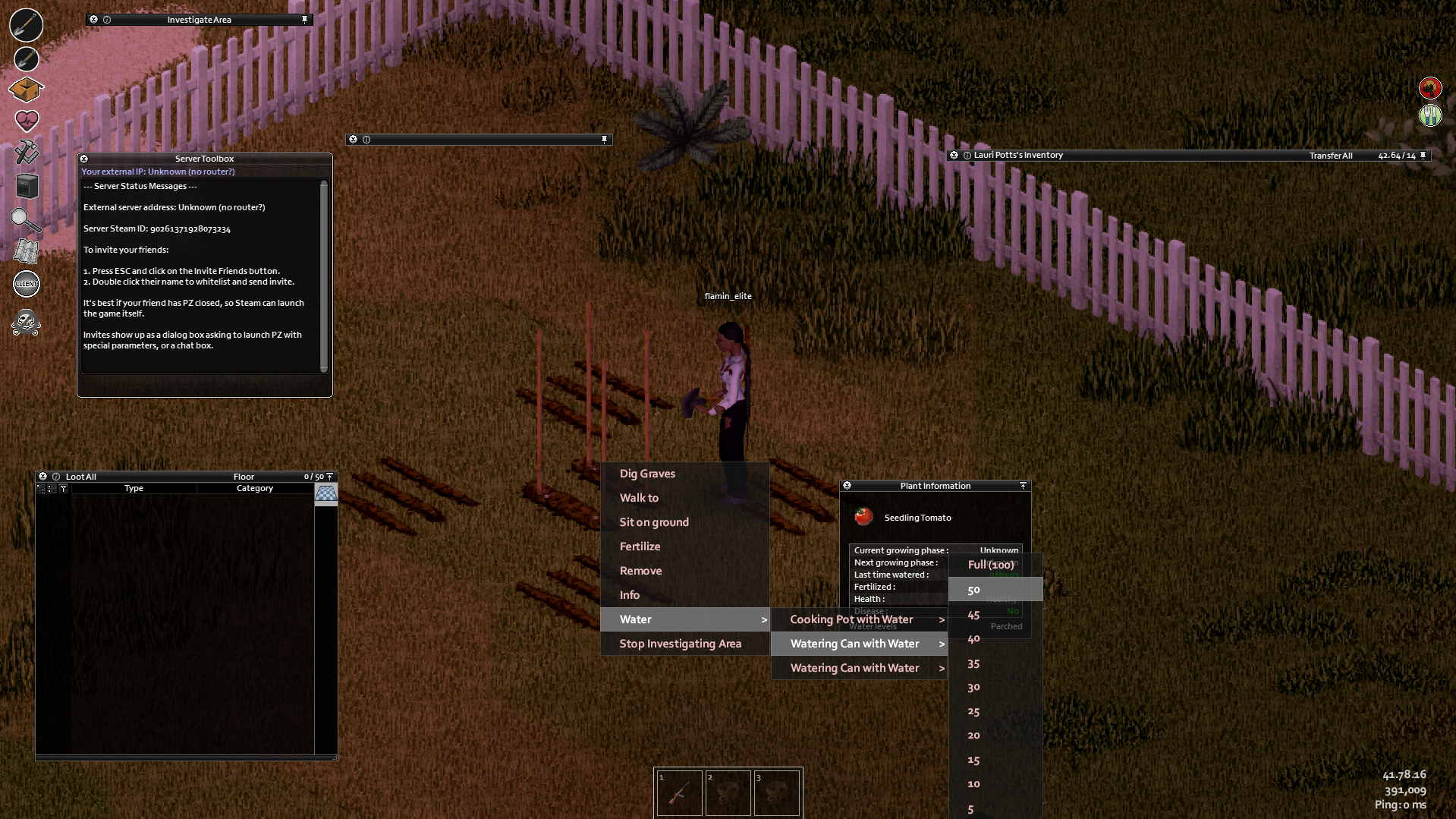The height and width of the screenshot is (819, 1456).
Task: Open the crafting hammer menu
Action: 27,152
